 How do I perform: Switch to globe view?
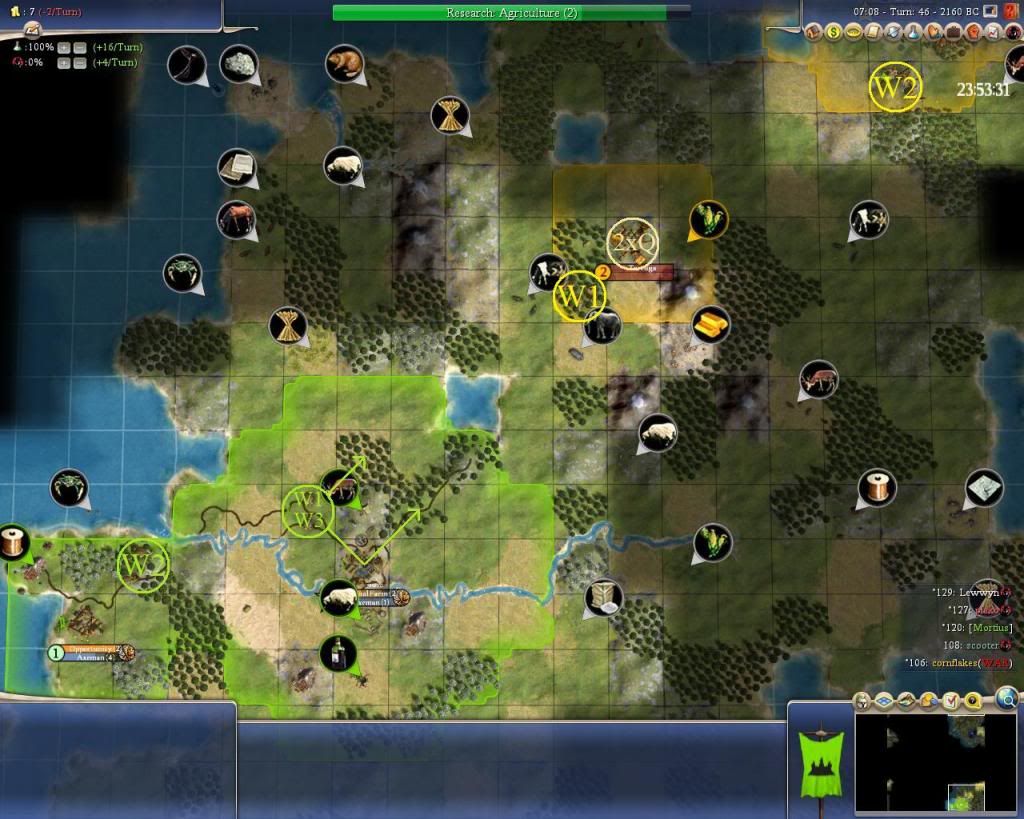[x=1007, y=698]
